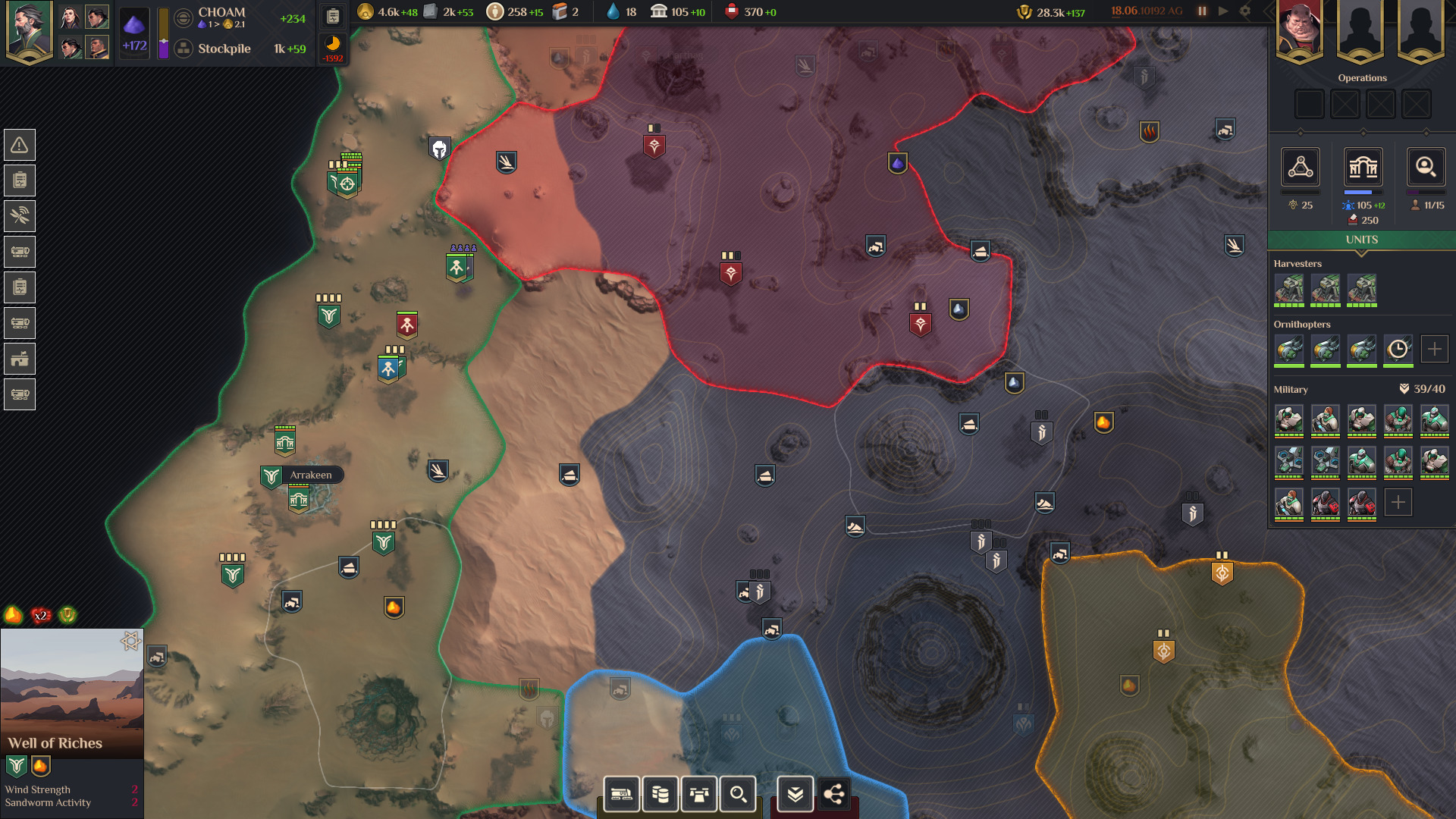1456x819 pixels.
Task: Open the Landsraad arch icon panel
Action: (1363, 168)
